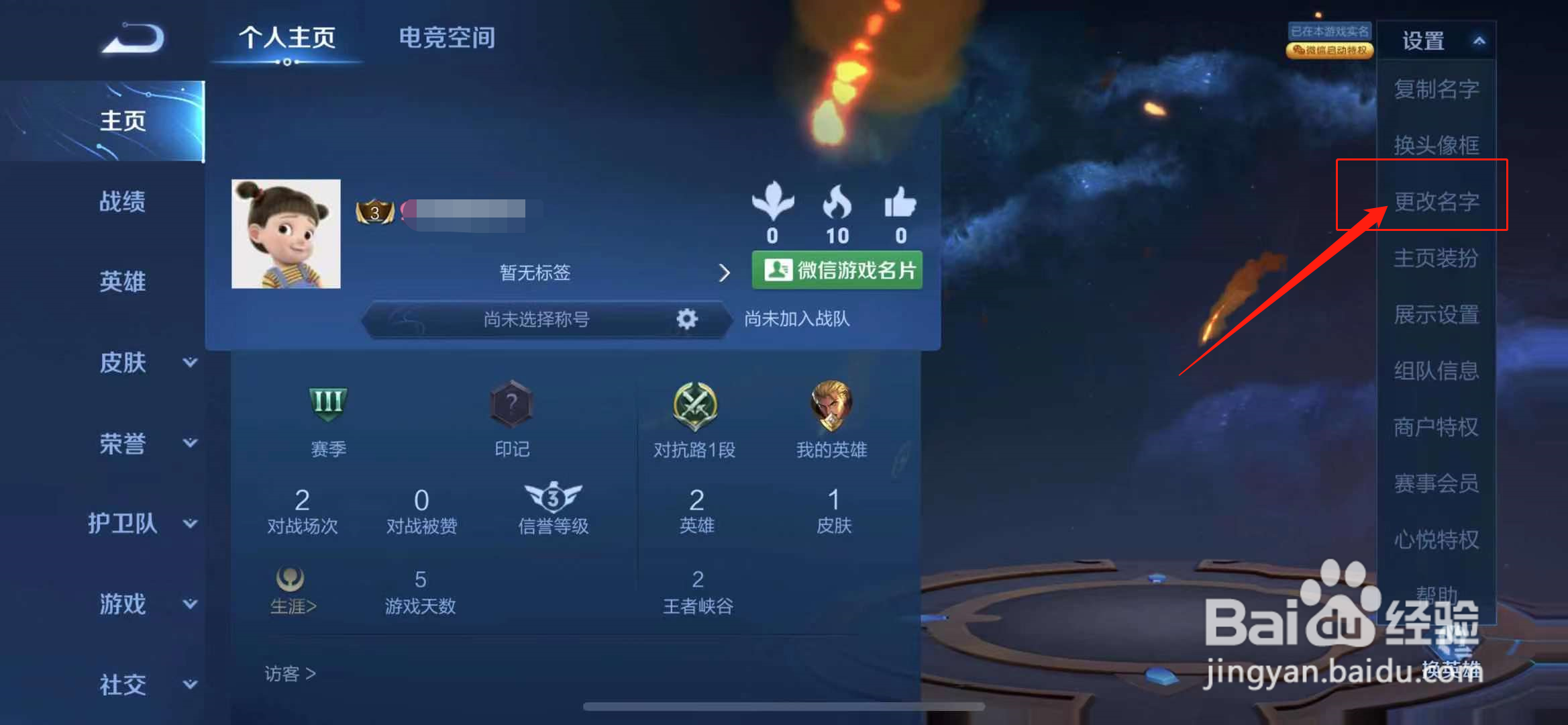Open the 印记 mark icon

(x=512, y=403)
